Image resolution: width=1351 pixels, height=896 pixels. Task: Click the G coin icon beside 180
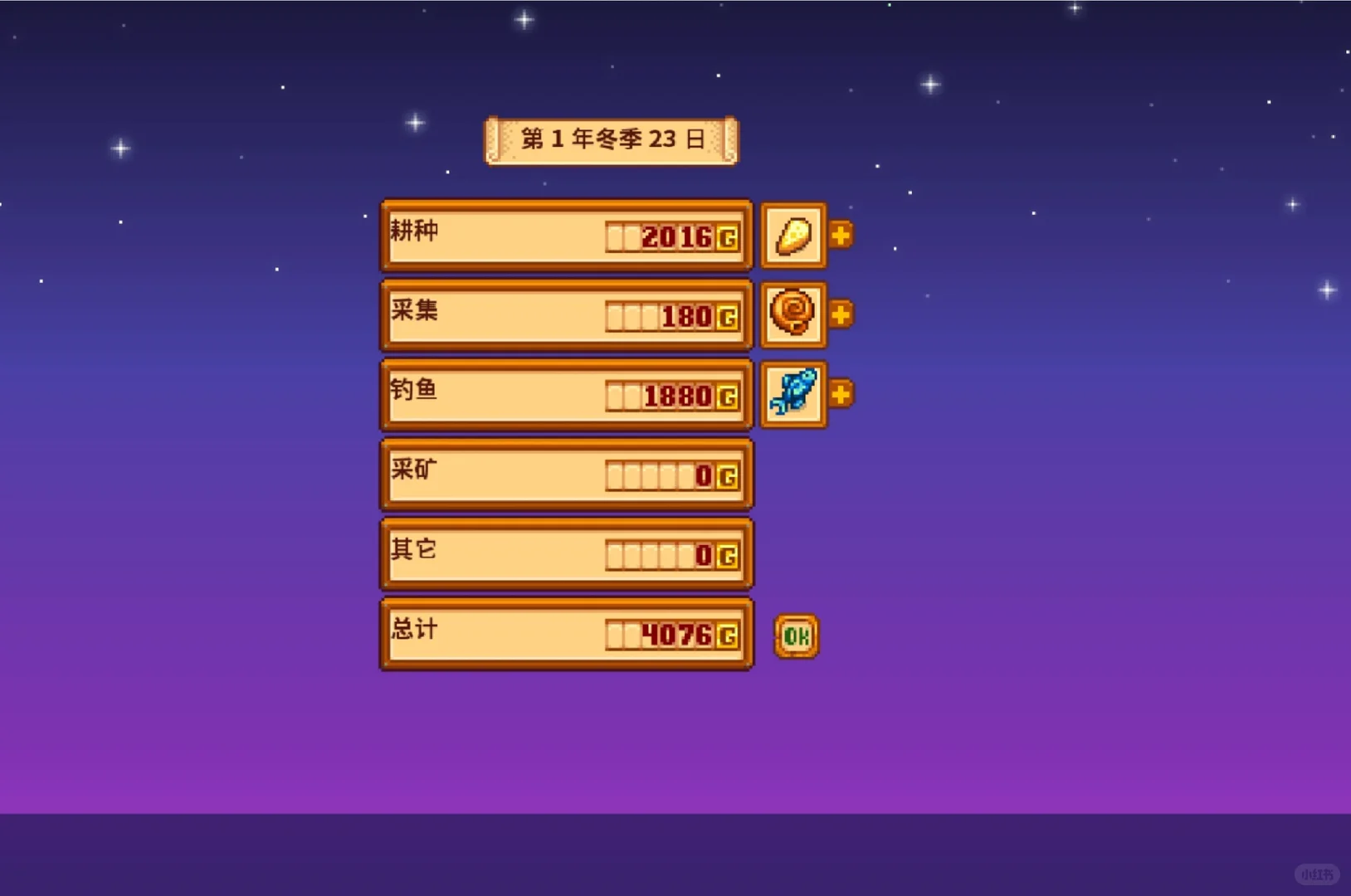728,316
